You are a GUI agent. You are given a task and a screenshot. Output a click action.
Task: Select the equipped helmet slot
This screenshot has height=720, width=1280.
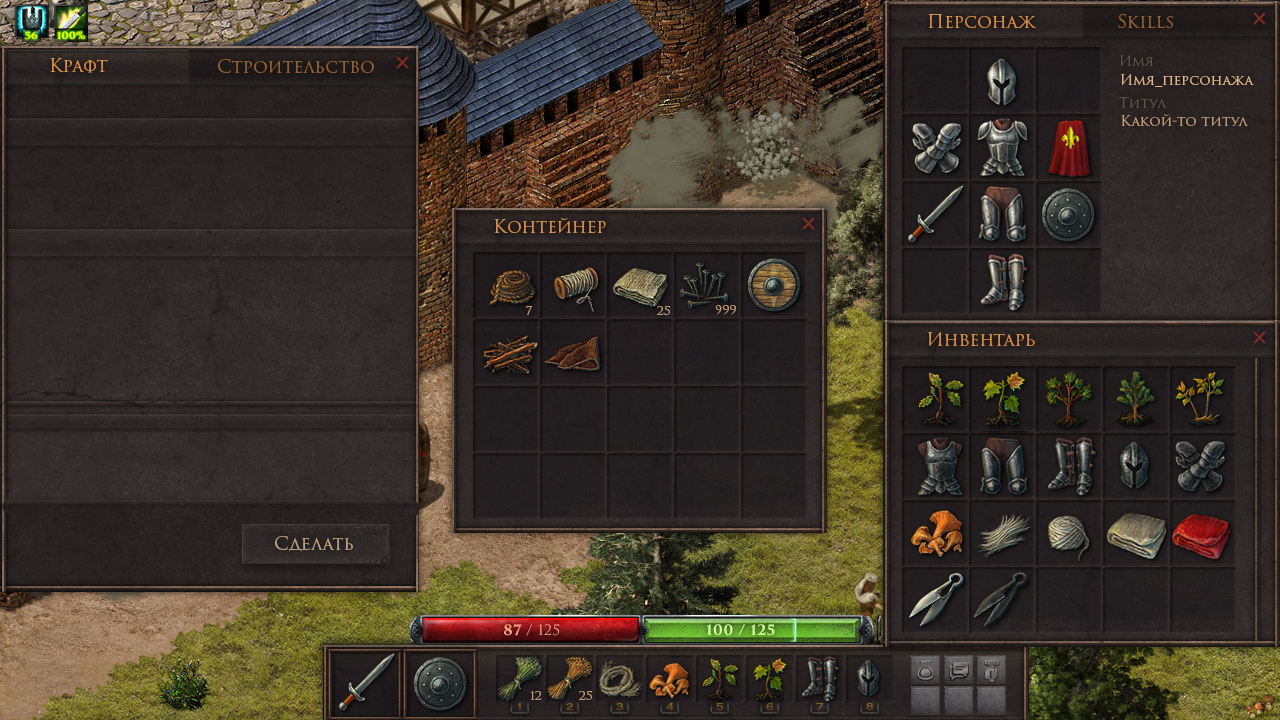point(1002,82)
